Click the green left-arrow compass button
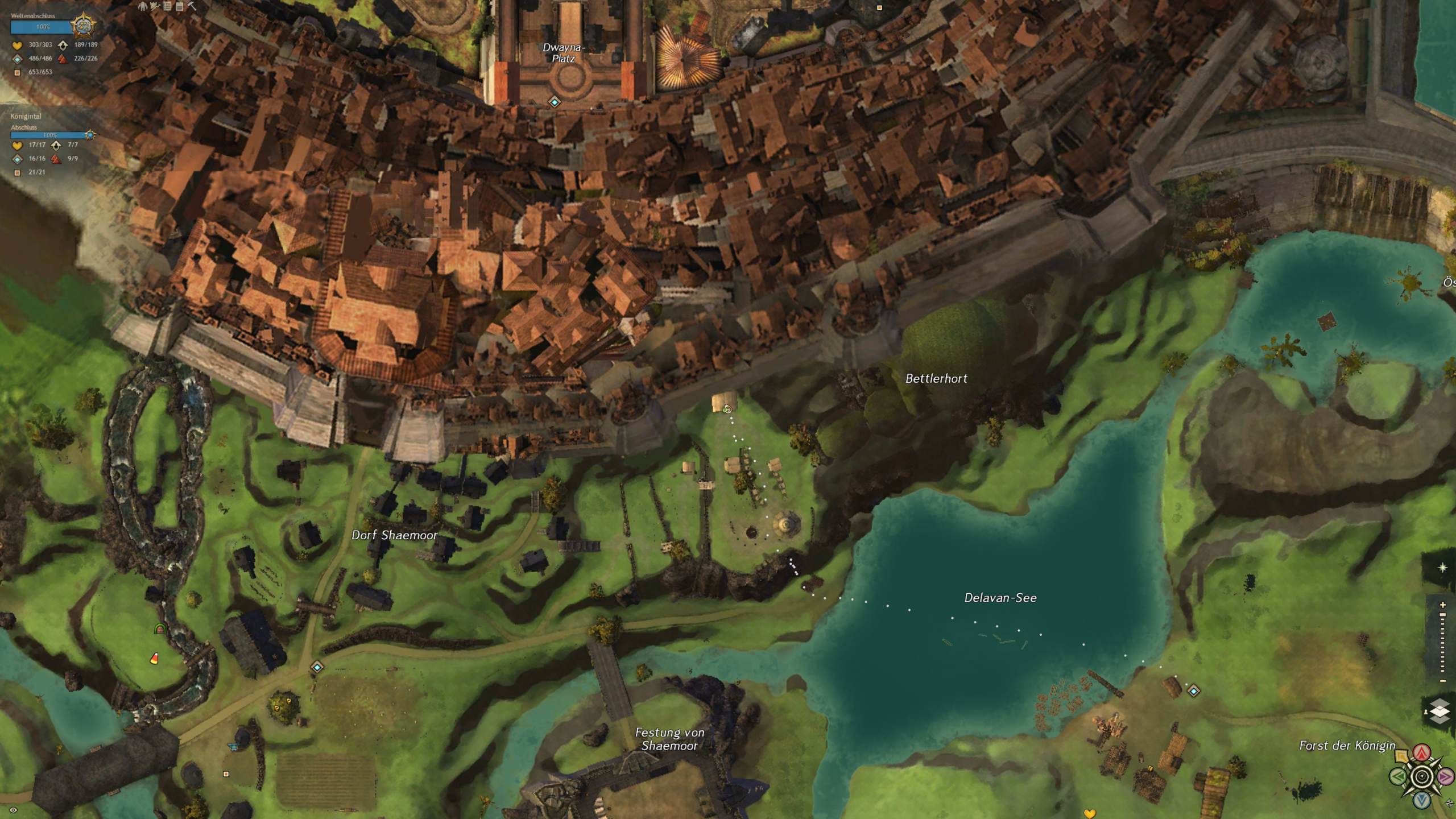Image resolution: width=1456 pixels, height=819 pixels. [1398, 776]
